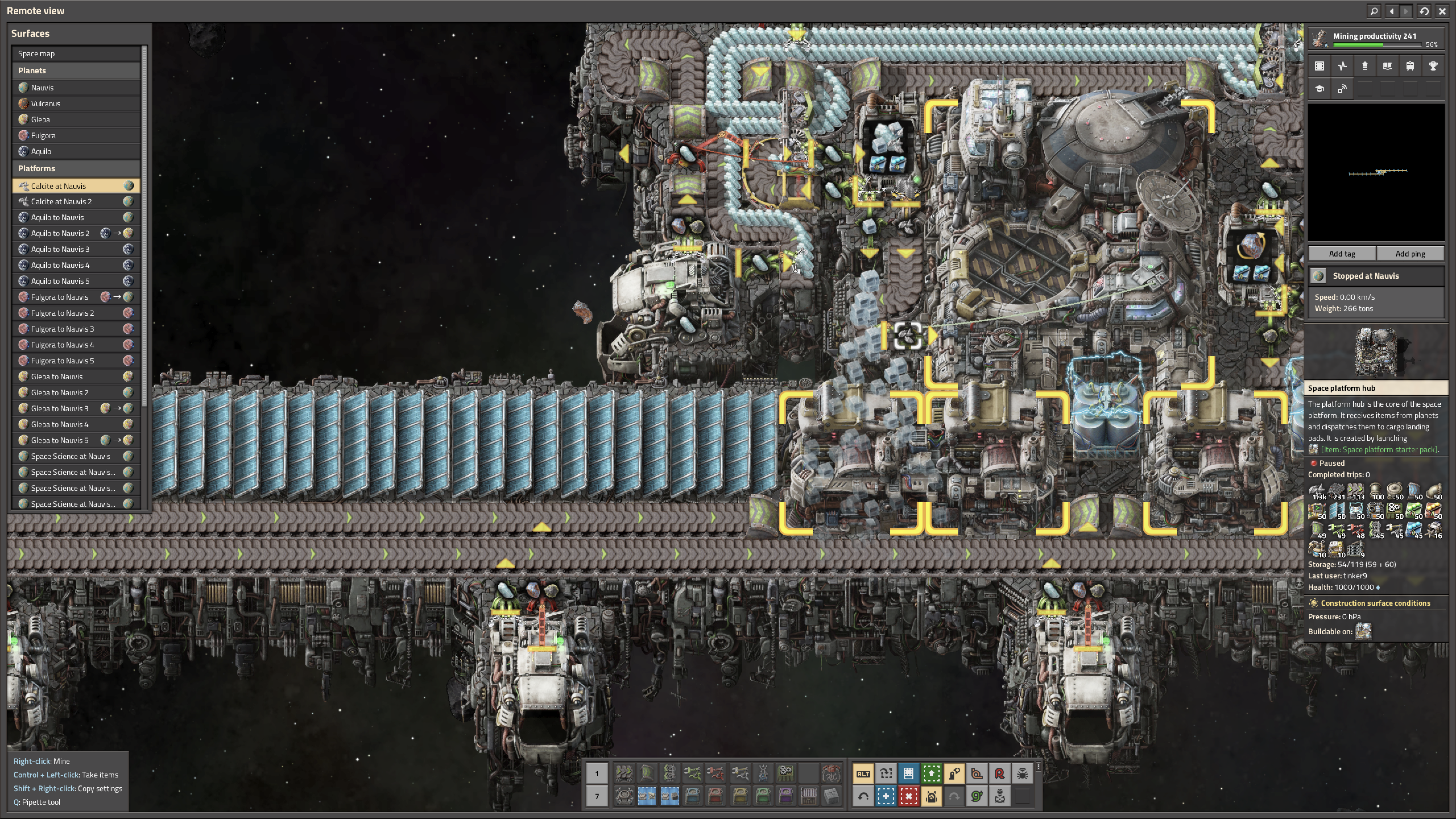The height and width of the screenshot is (819, 1456).
Task: Select the transport belt quickbar slot
Action: point(624,774)
